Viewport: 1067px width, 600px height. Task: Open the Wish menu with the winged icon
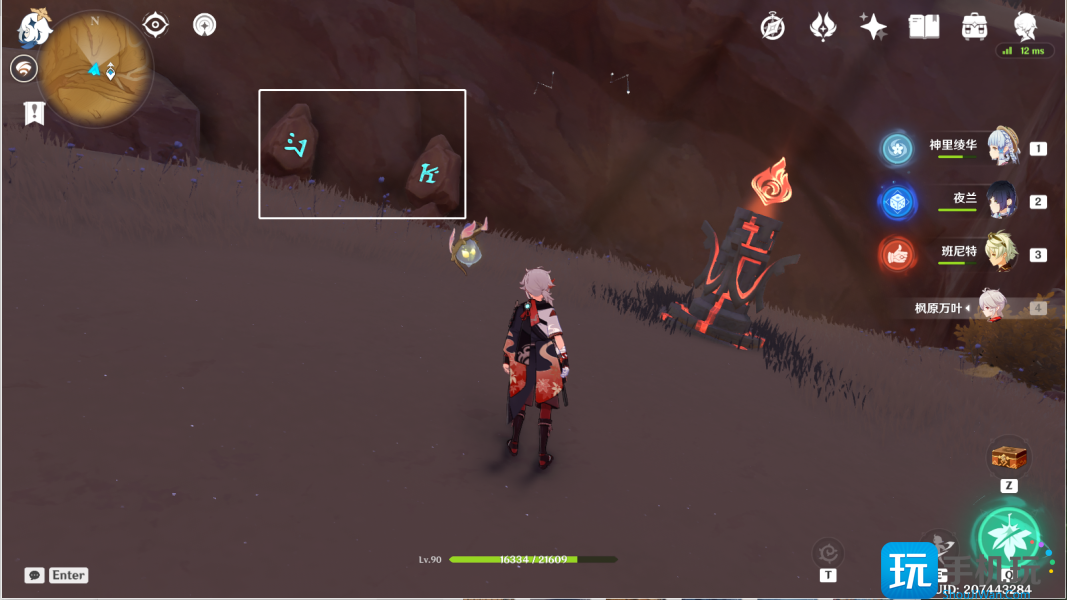[822, 27]
